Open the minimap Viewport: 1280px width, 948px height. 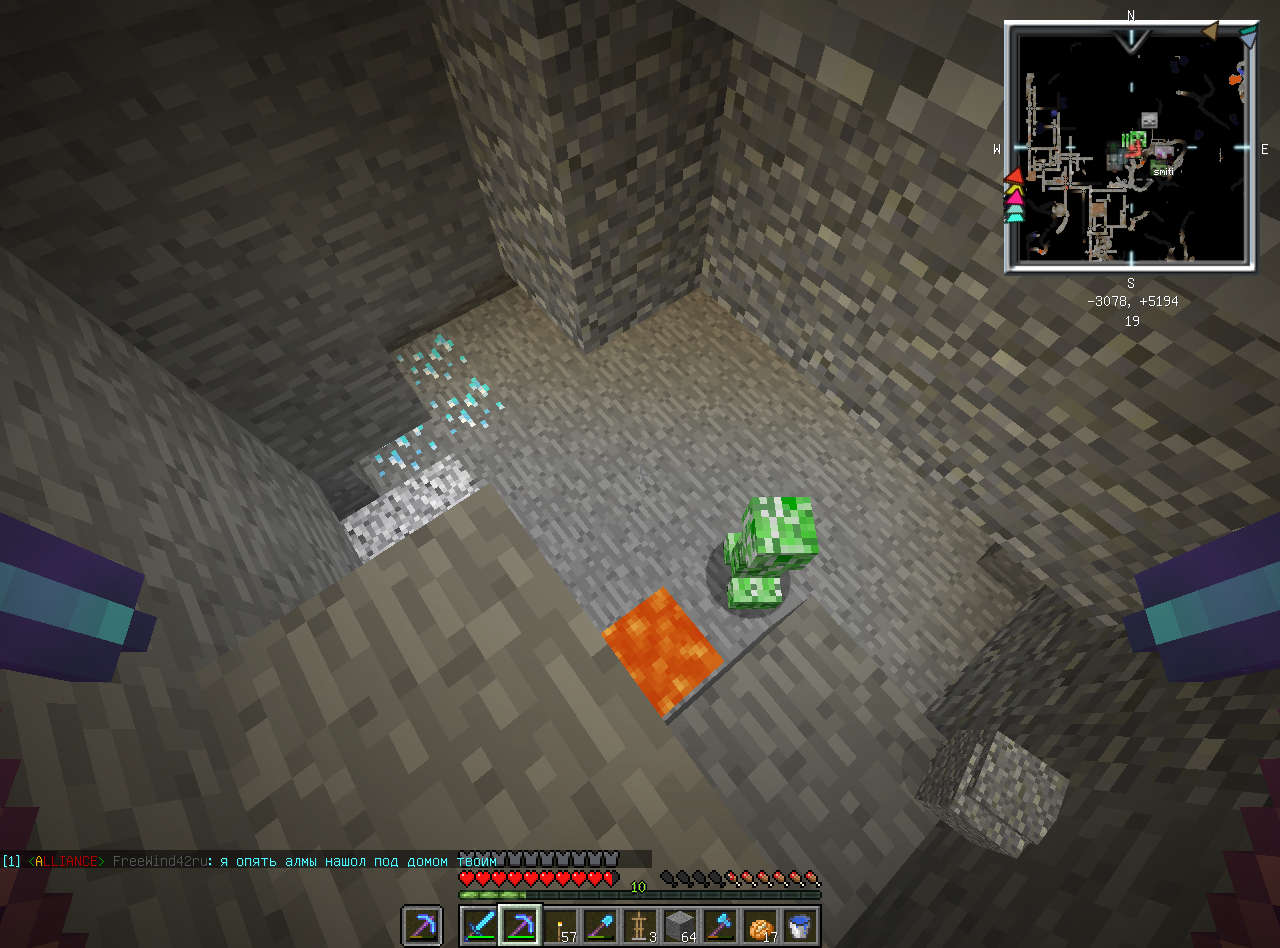click(1130, 148)
